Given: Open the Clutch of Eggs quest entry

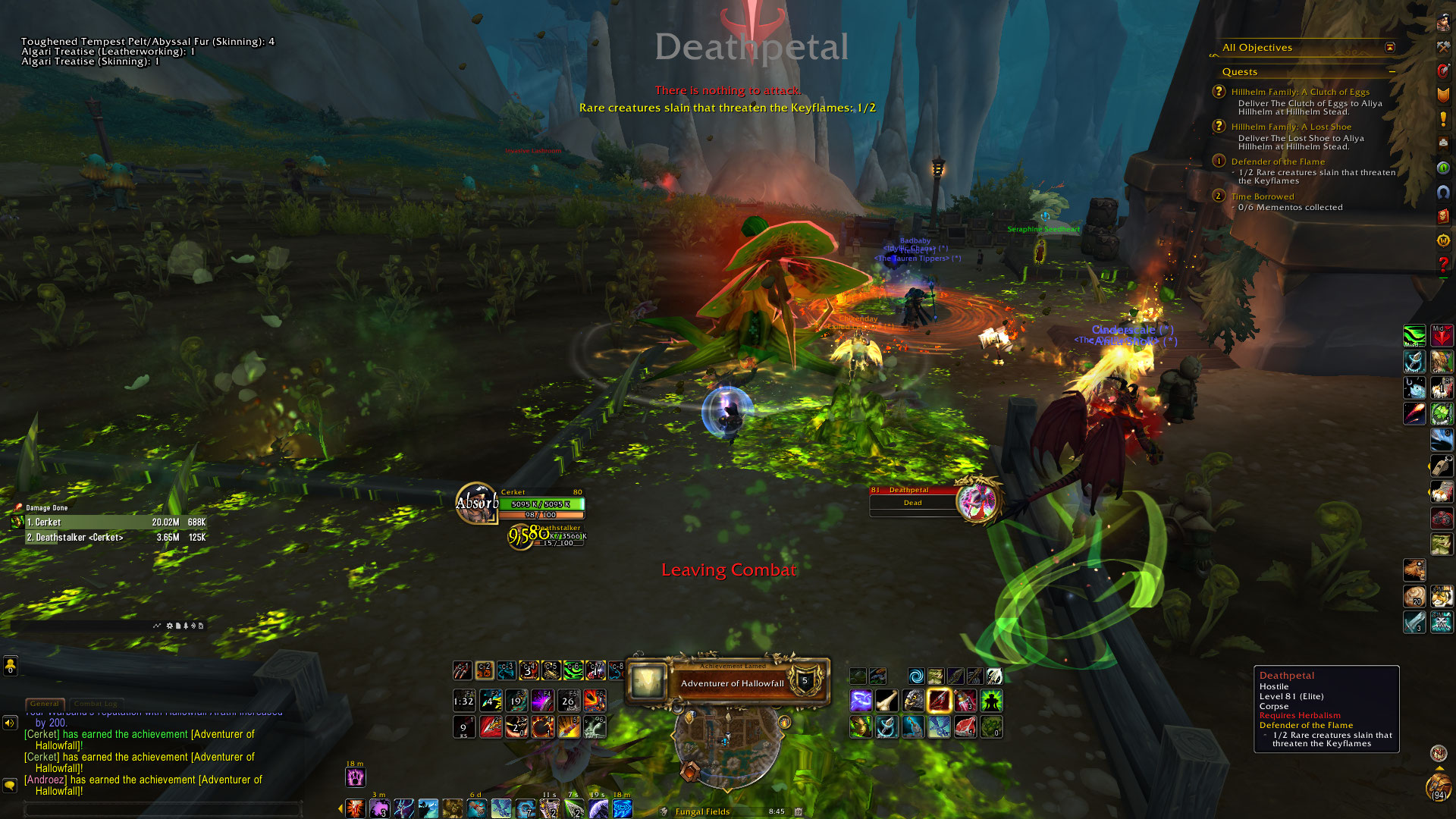Looking at the screenshot, I should point(1300,92).
